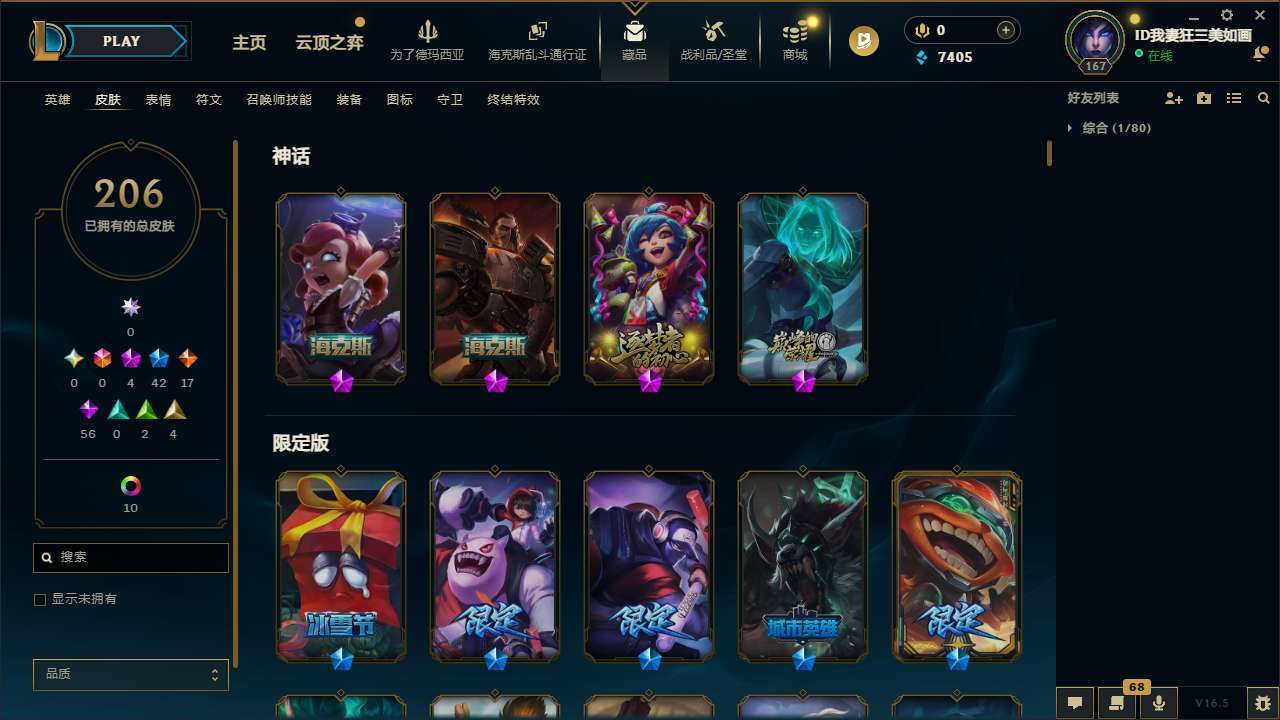Enable the 显示未拥有 checkbox
The height and width of the screenshot is (720, 1280).
pyautogui.click(x=40, y=599)
